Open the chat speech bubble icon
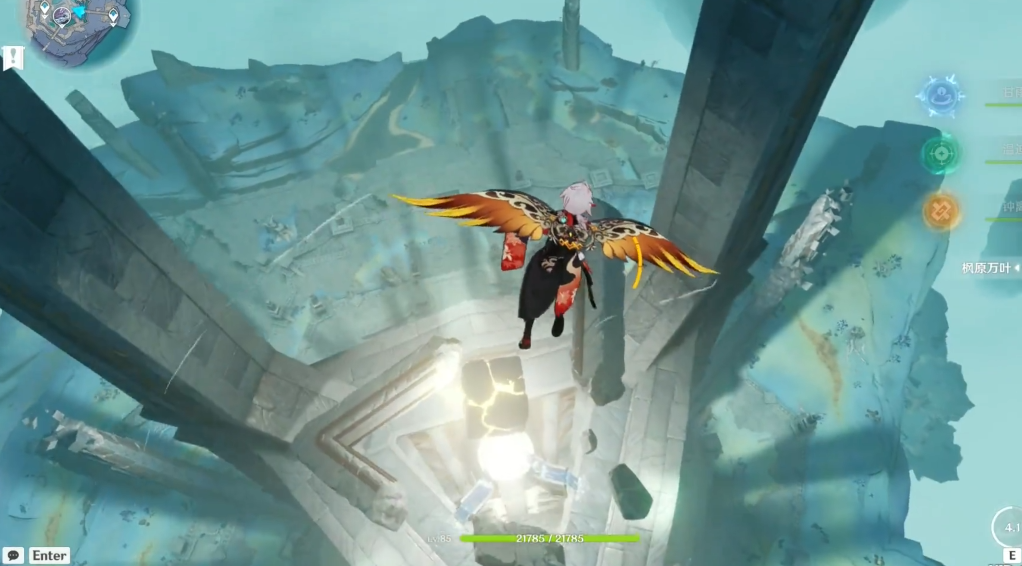The height and width of the screenshot is (566, 1022). tap(13, 555)
